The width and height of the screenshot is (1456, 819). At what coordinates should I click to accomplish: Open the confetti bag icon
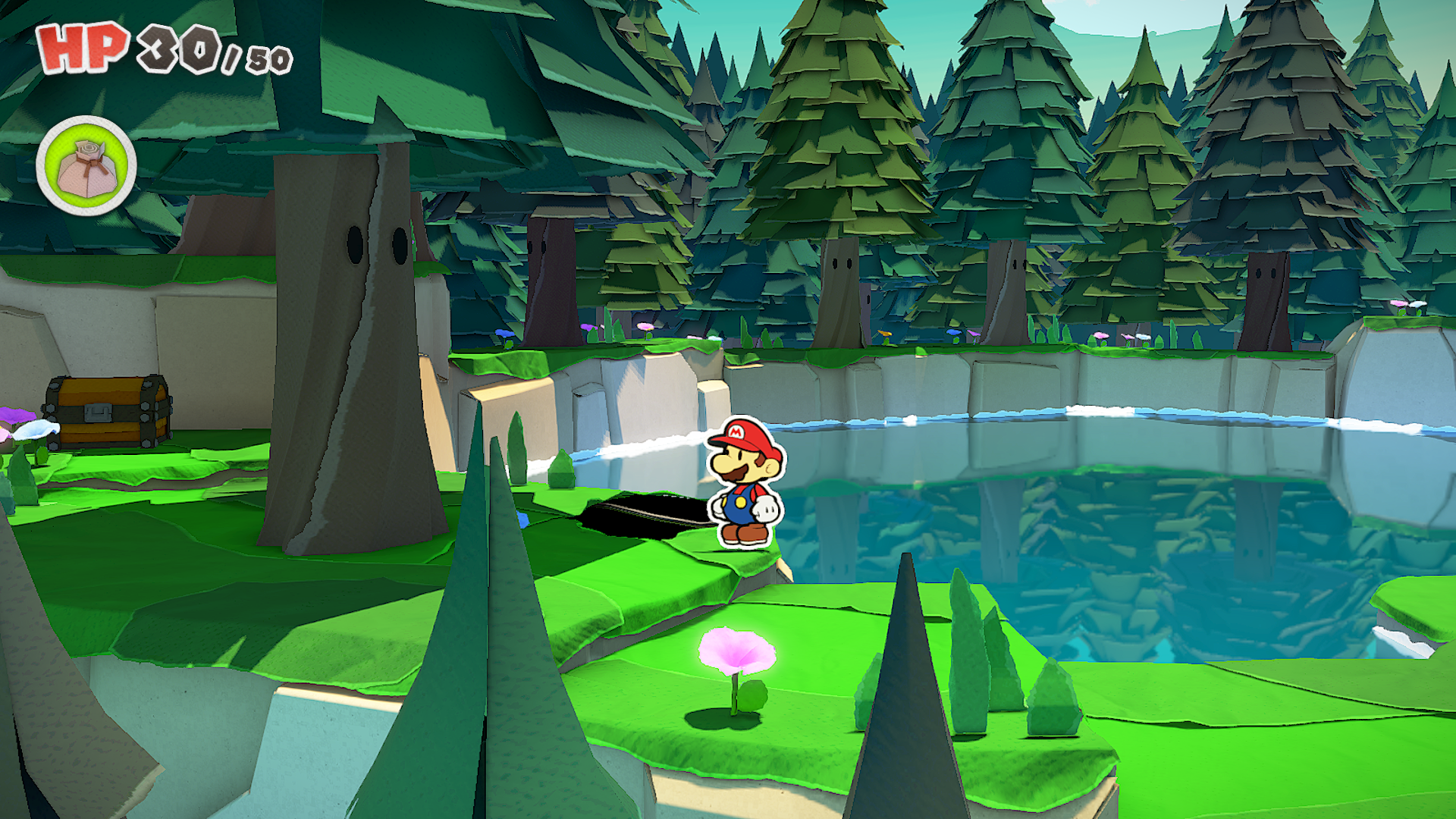point(86,165)
